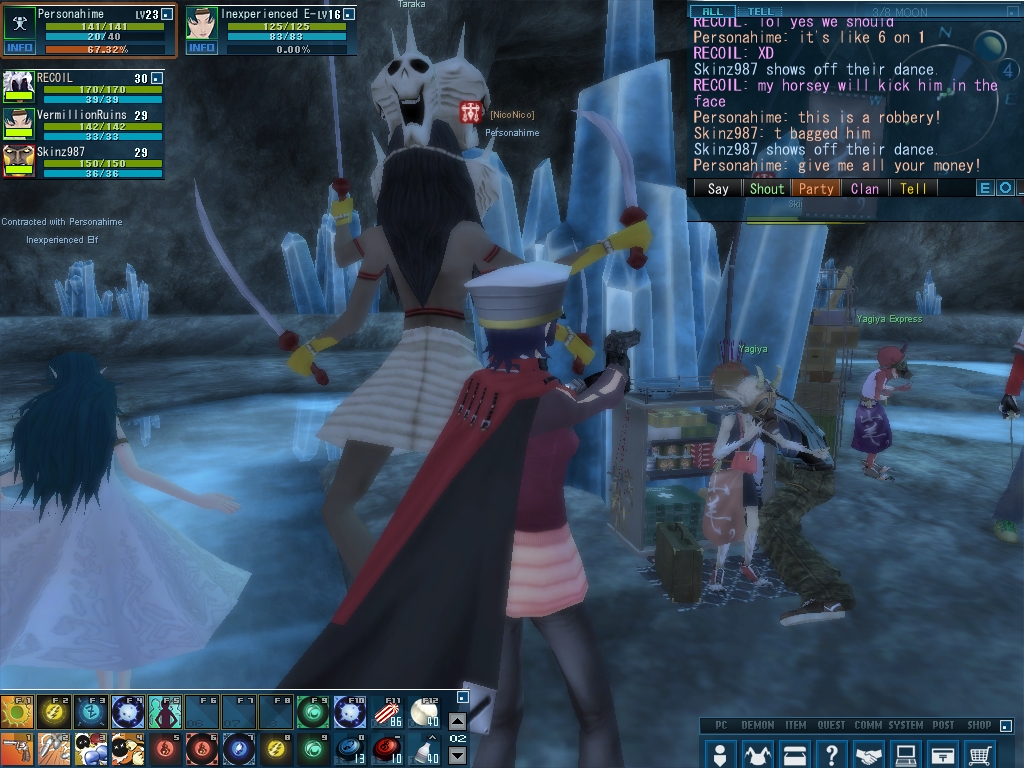Open the Item inventory chest icon
The width and height of the screenshot is (1024, 768).
[795, 753]
